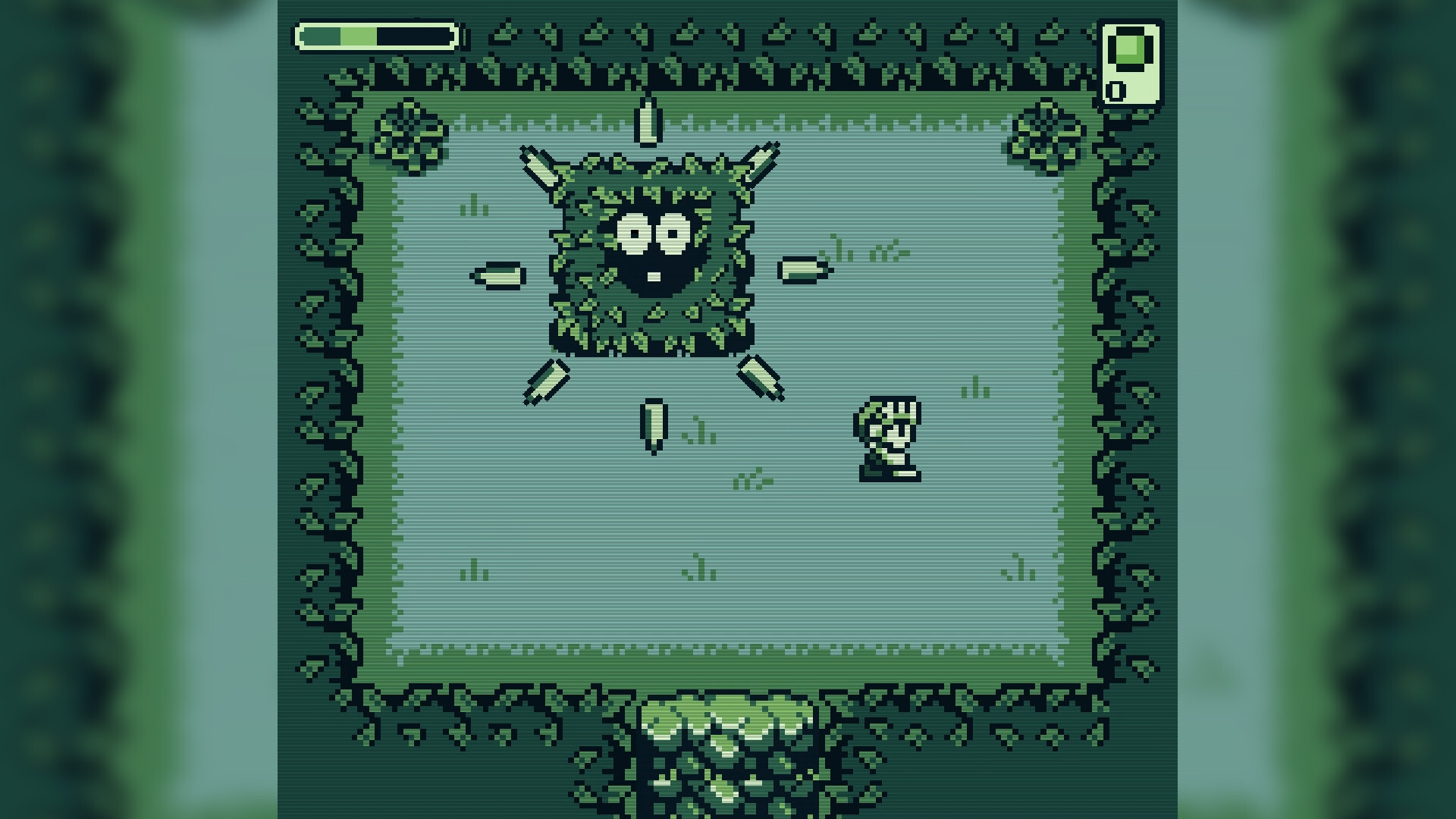The height and width of the screenshot is (819, 1456).
Task: Click the diagonal spike below-left of the boss
Action: [546, 383]
